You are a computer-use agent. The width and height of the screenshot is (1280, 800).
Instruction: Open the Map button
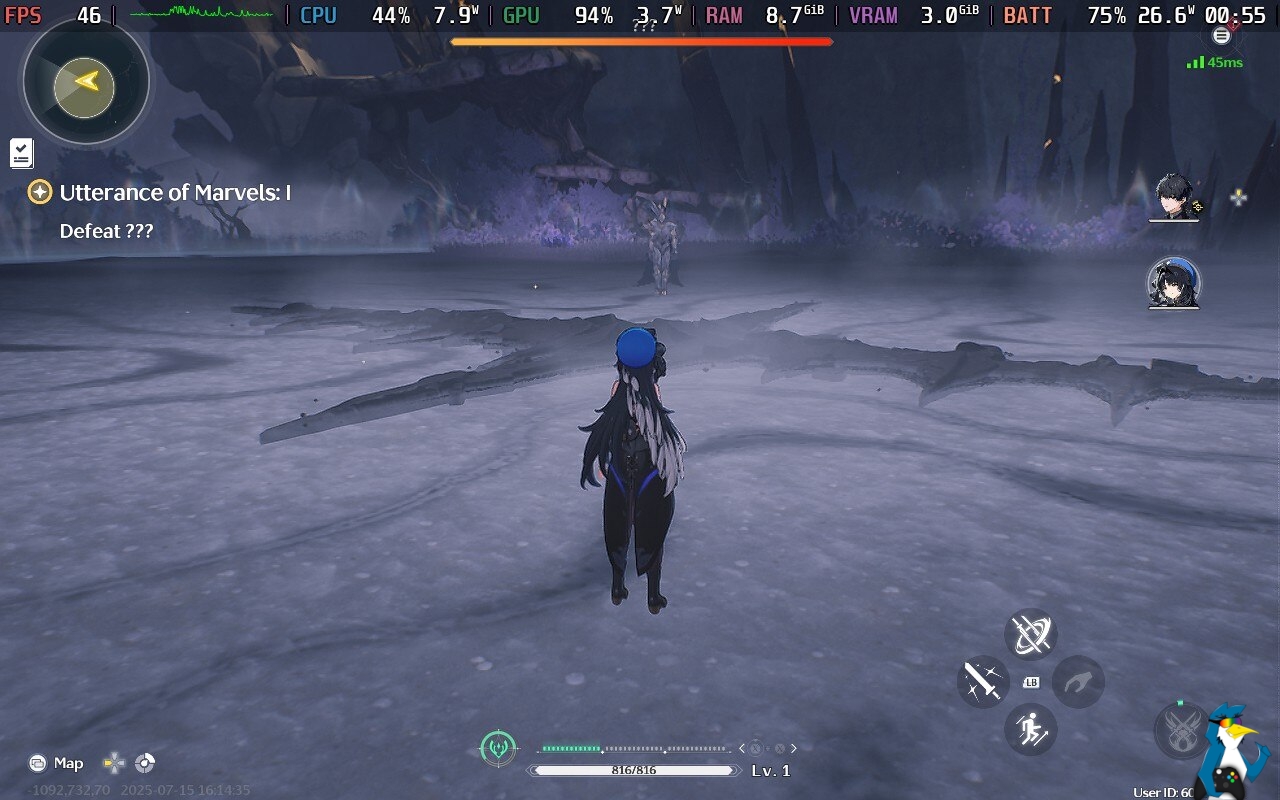tap(56, 763)
